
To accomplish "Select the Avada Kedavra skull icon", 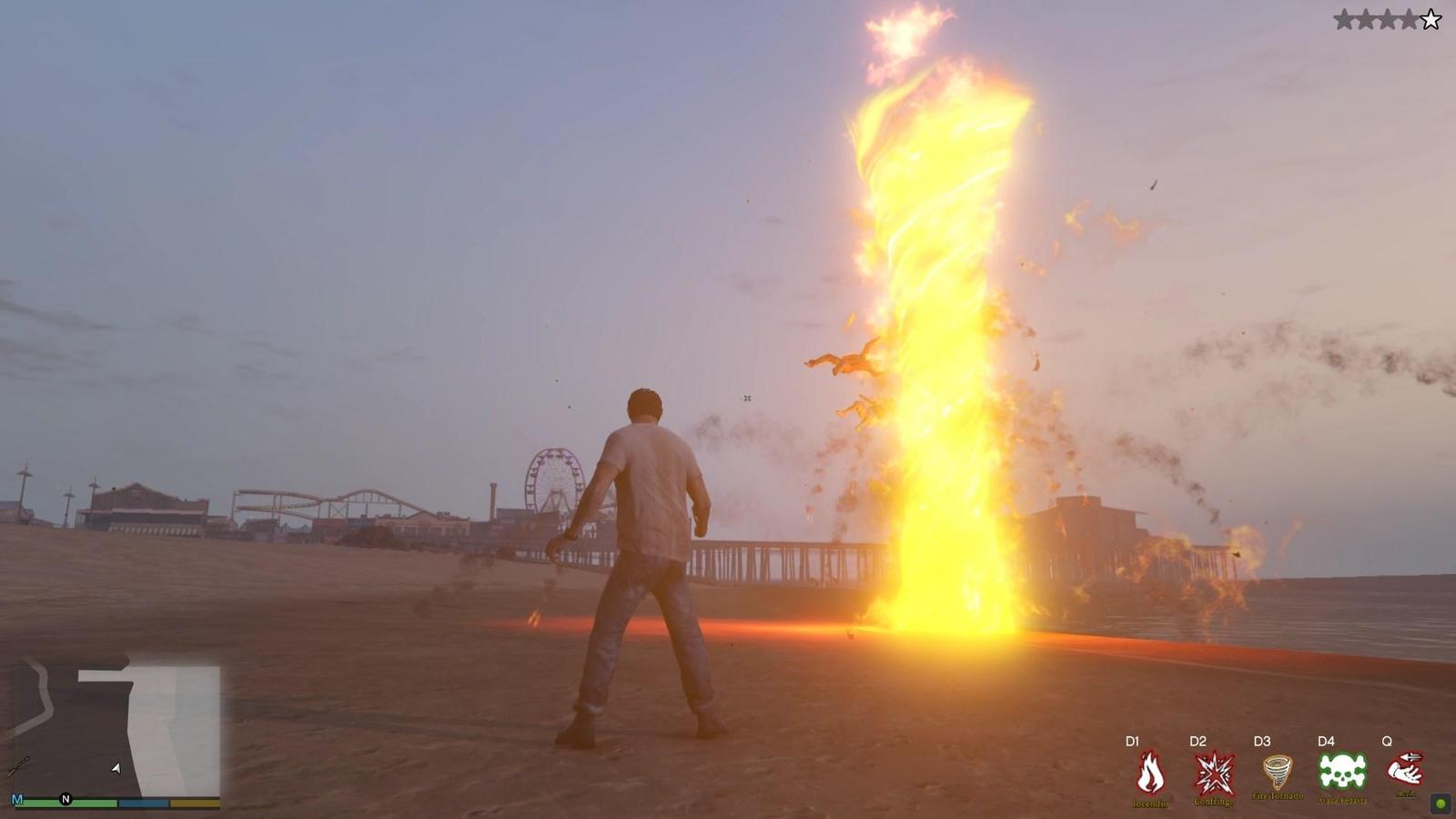I will pyautogui.click(x=1340, y=769).
